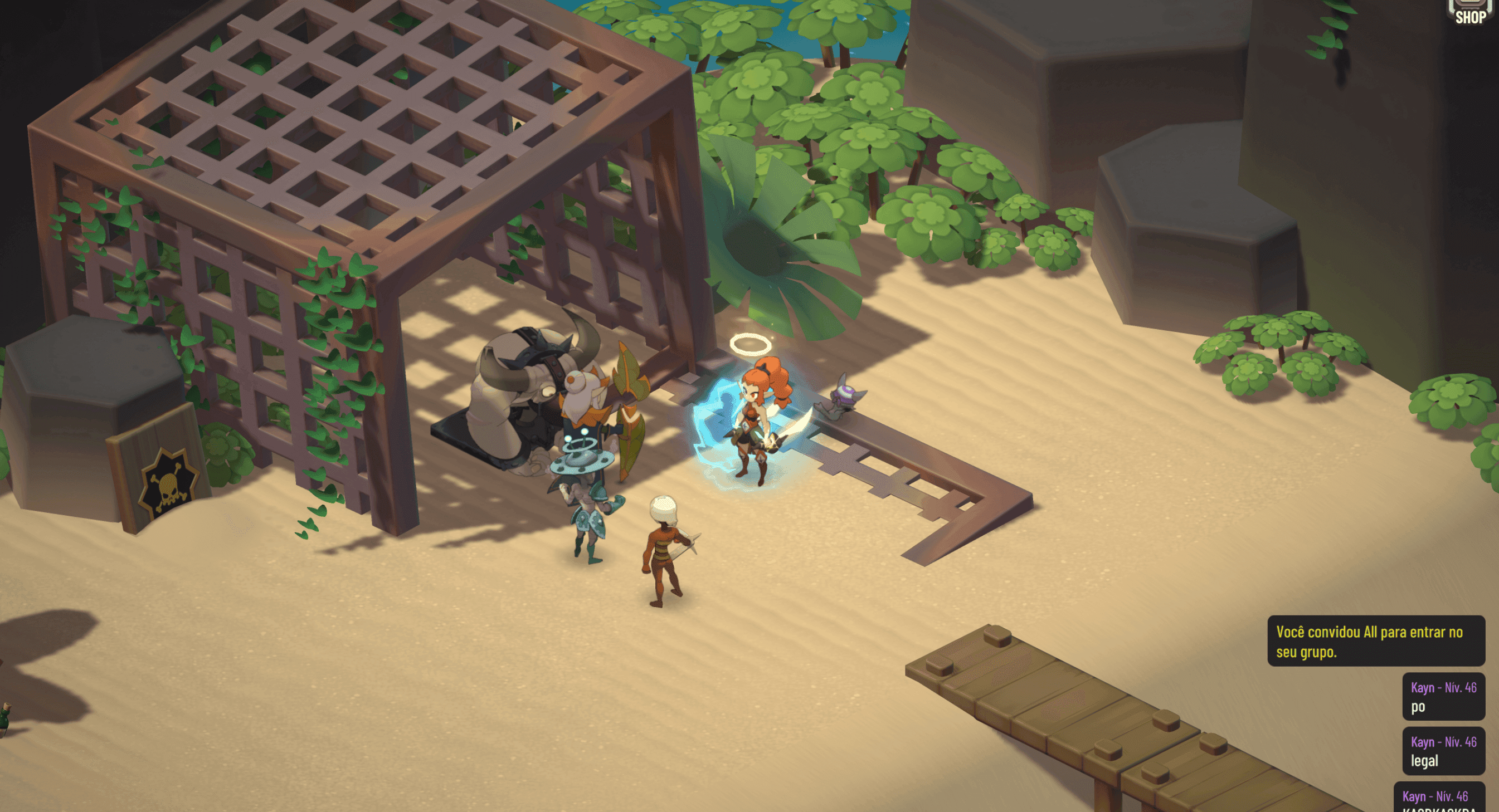Select Kayn's chat message saying "po"
1499x812 pixels.
click(x=1443, y=697)
